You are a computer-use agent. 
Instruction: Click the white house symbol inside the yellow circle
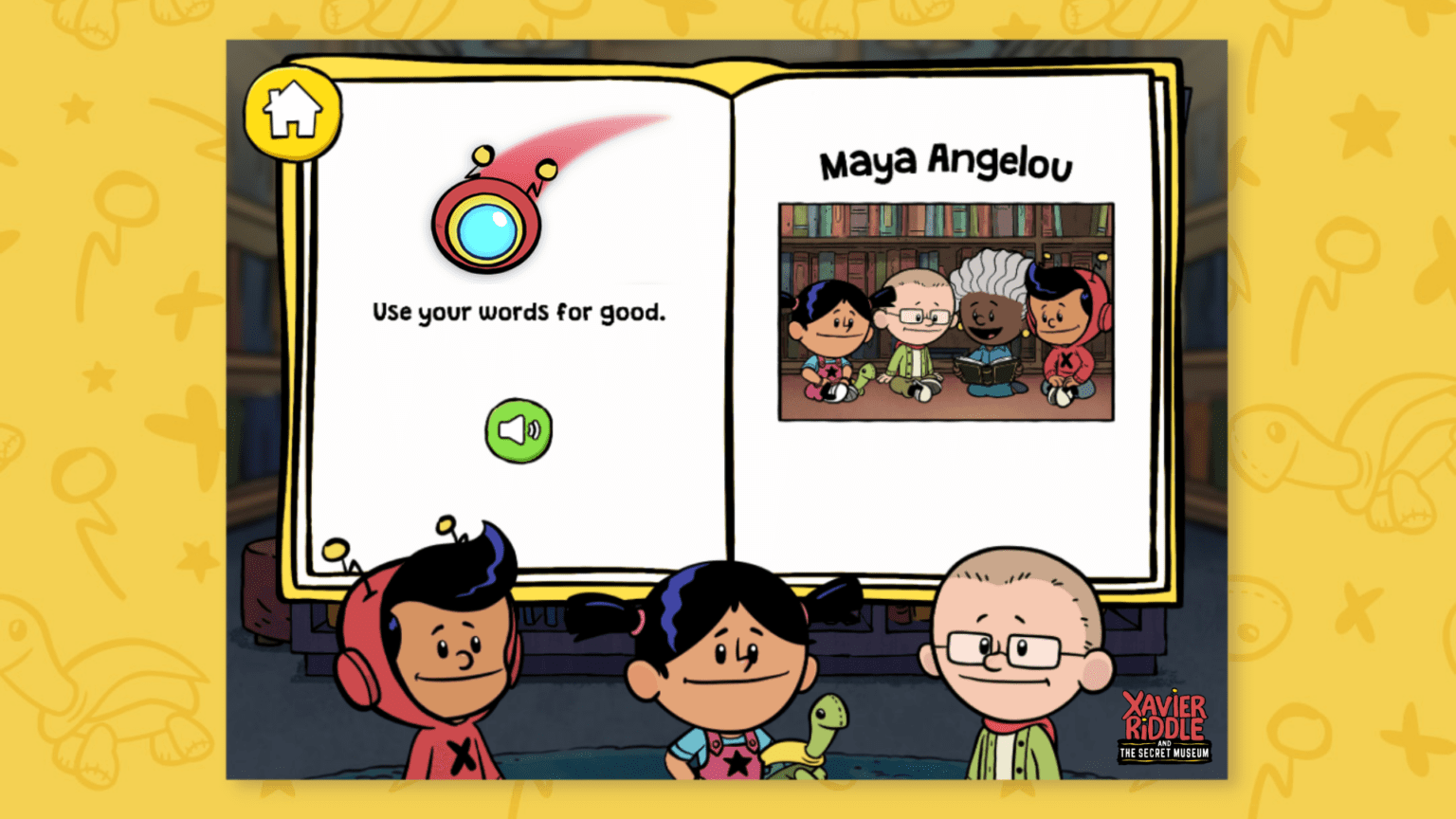293,109
